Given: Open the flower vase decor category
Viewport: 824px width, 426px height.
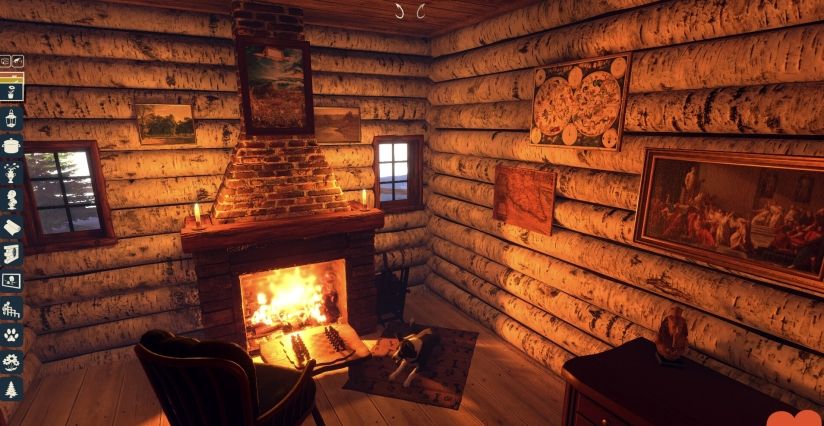Looking at the screenshot, I should [12, 173].
